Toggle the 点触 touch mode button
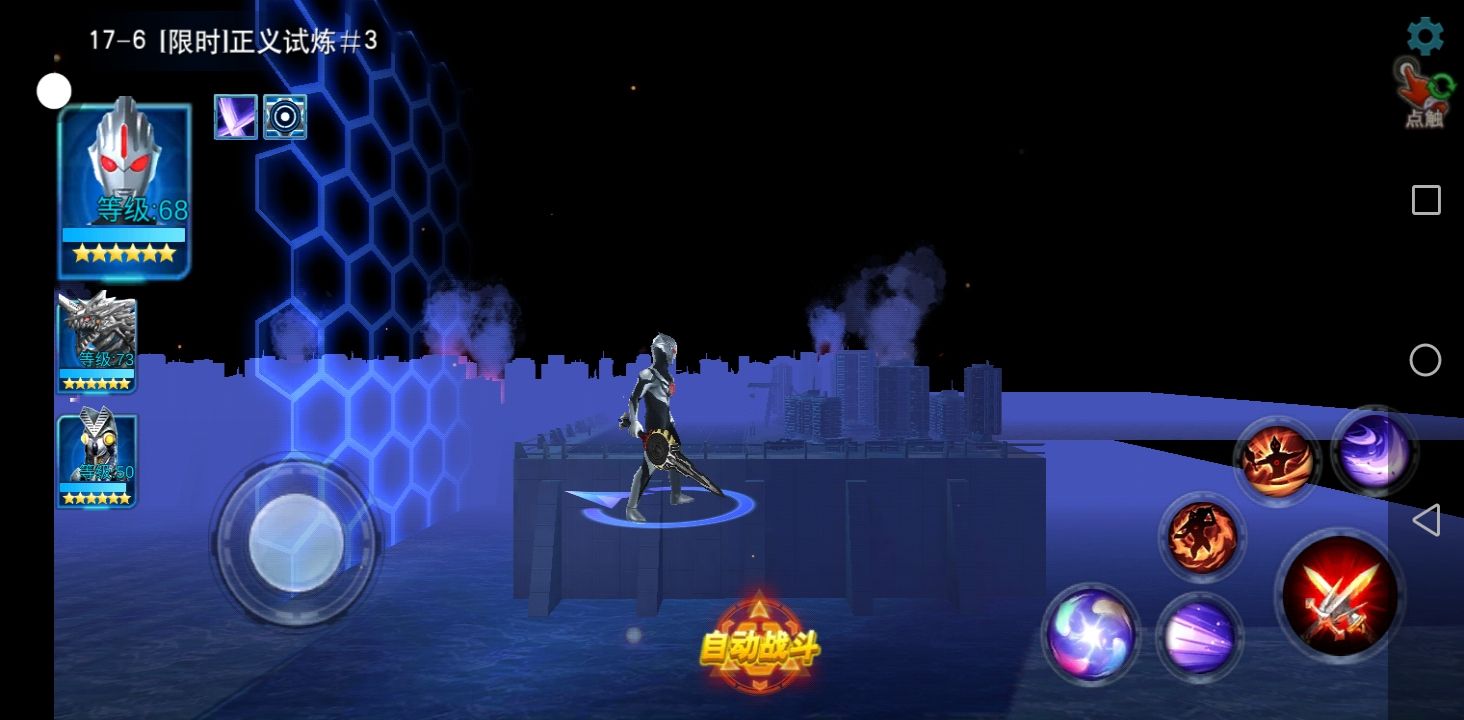The height and width of the screenshot is (720, 1464). coord(1424,95)
